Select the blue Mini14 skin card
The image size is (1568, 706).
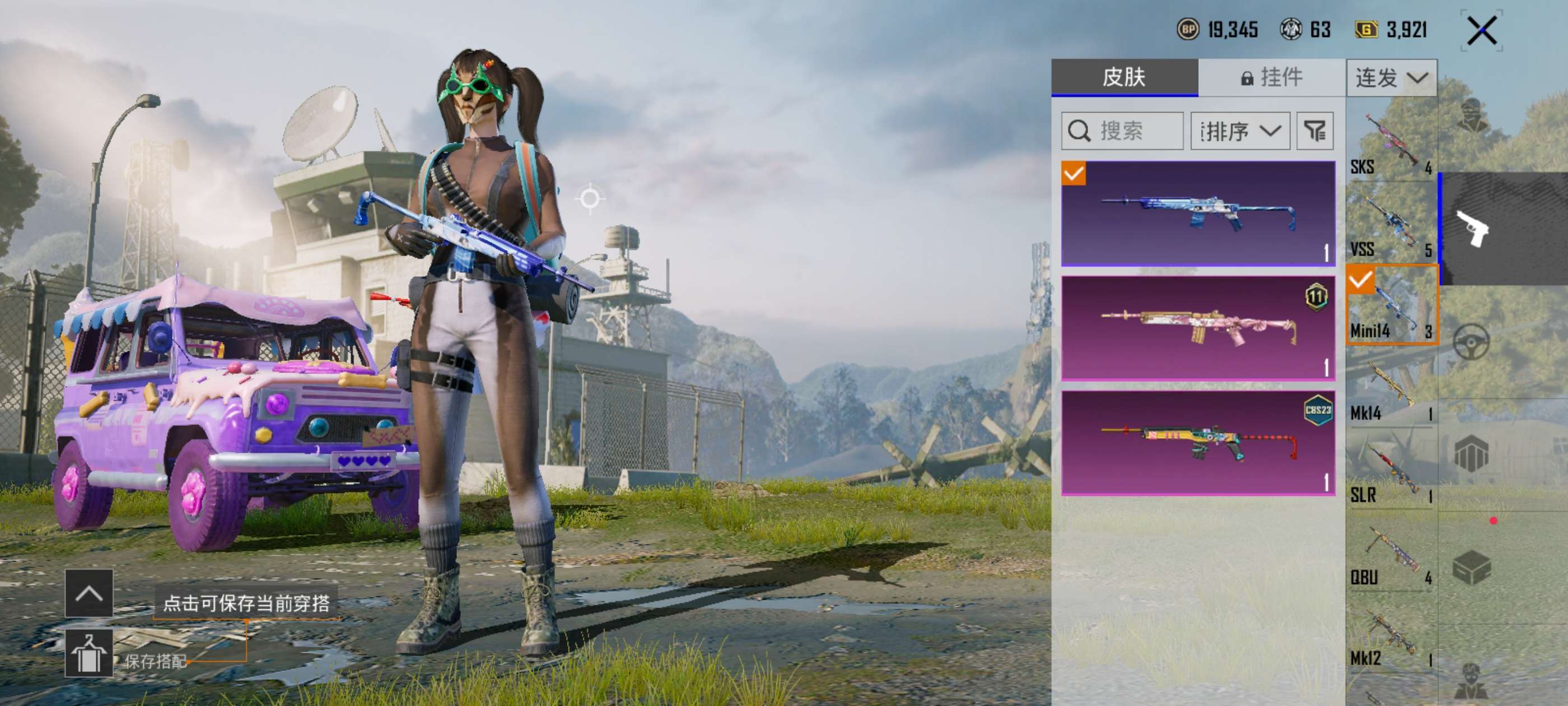point(1198,213)
